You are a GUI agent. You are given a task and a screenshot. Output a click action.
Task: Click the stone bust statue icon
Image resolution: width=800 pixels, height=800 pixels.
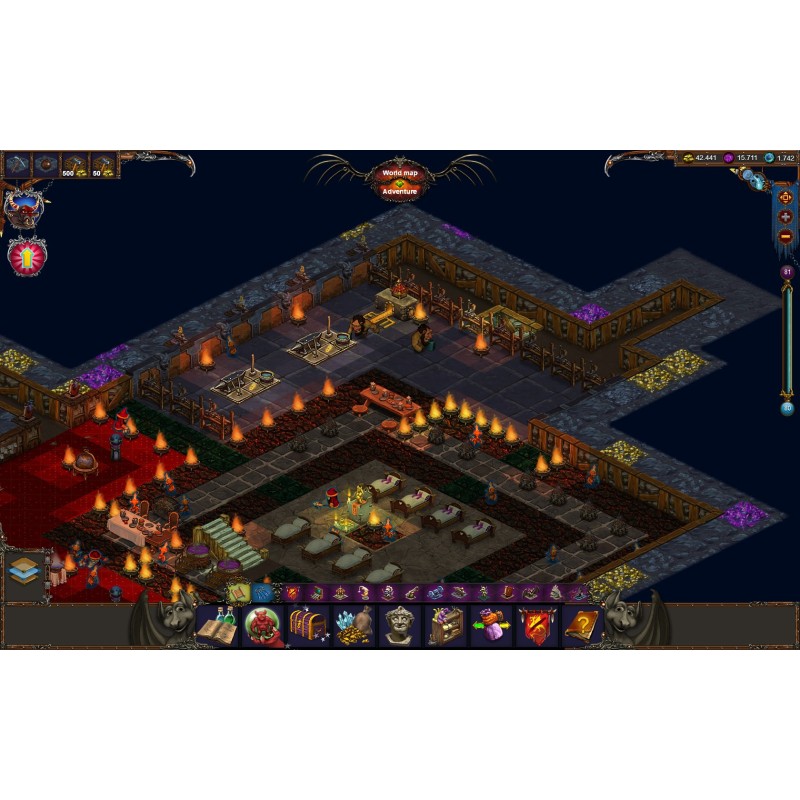pyautogui.click(x=400, y=626)
